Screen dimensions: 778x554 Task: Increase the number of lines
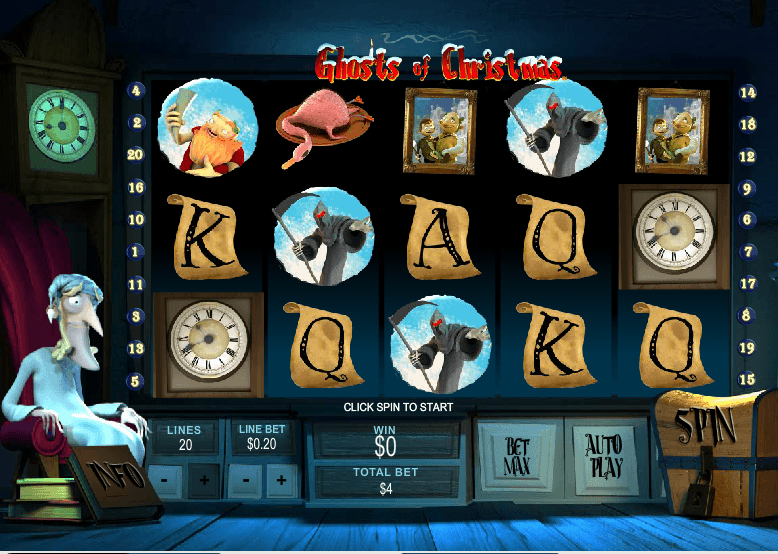coord(204,481)
